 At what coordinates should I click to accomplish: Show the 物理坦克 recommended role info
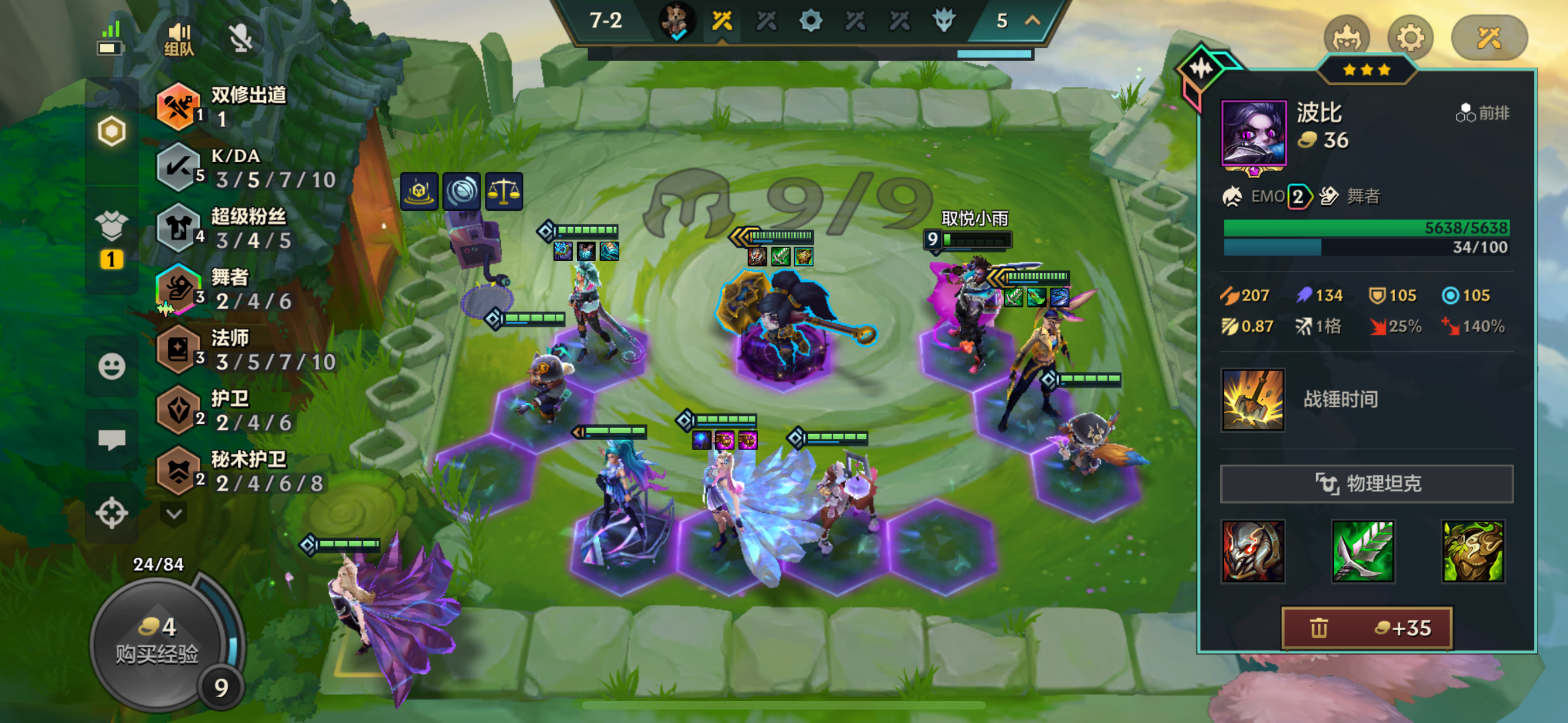point(1367,484)
